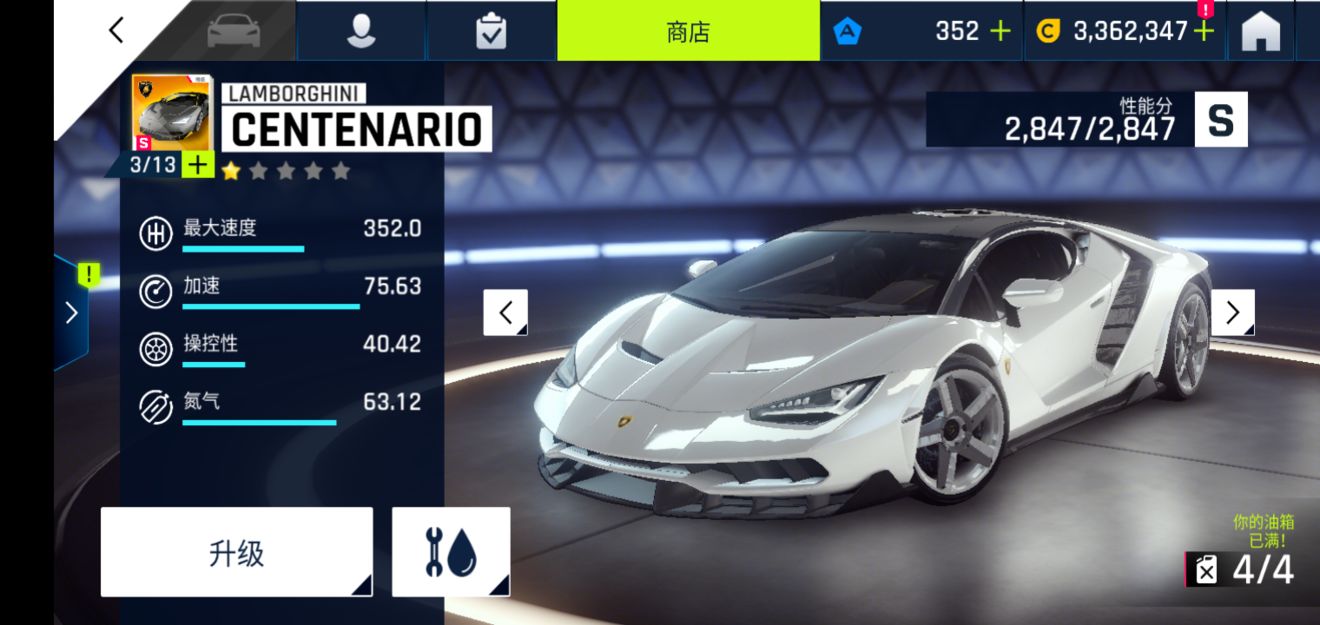The width and height of the screenshot is (1320, 625).
Task: Add blueprints with the green plus
Action: (198, 165)
